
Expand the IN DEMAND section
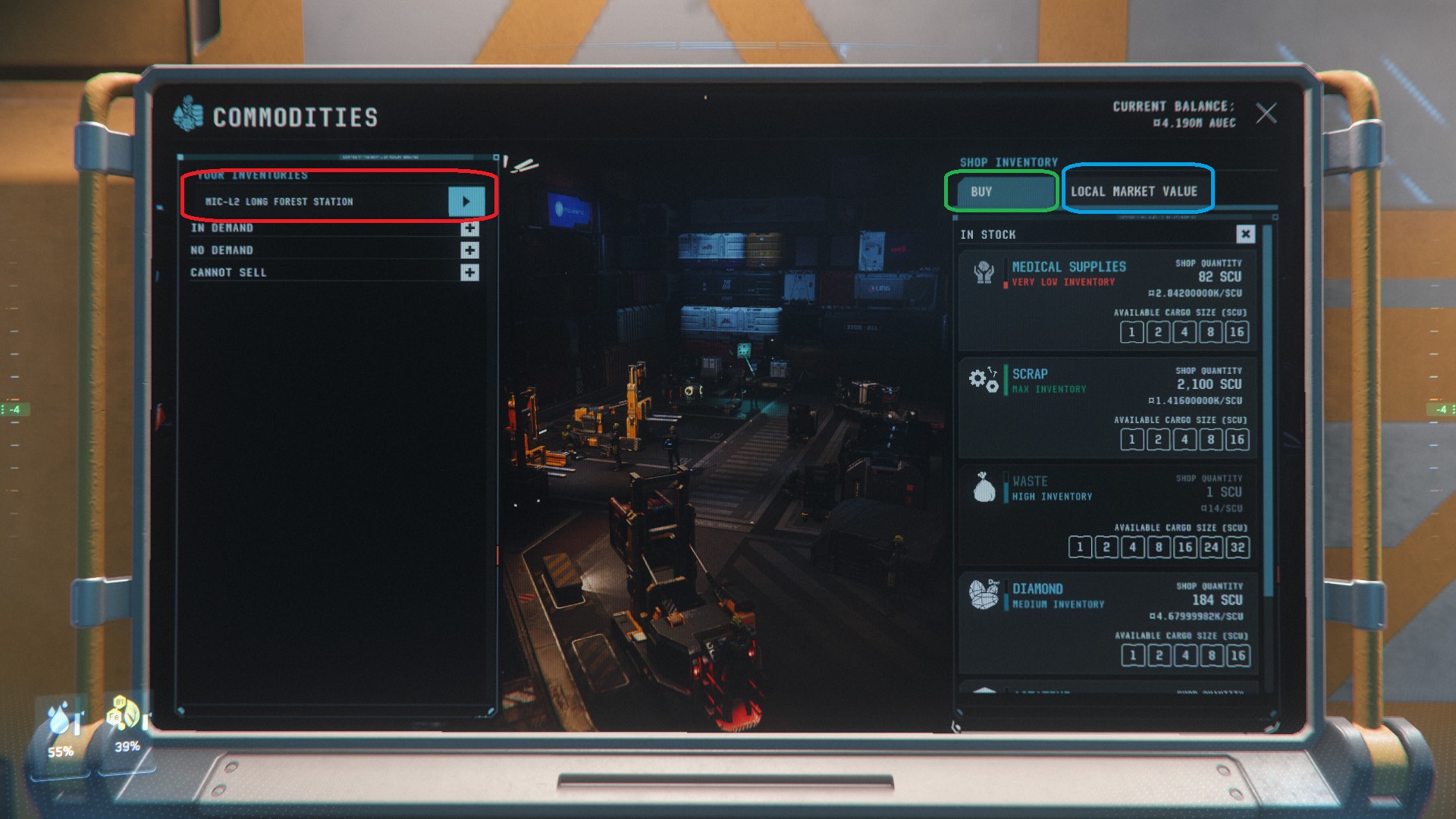tap(469, 227)
